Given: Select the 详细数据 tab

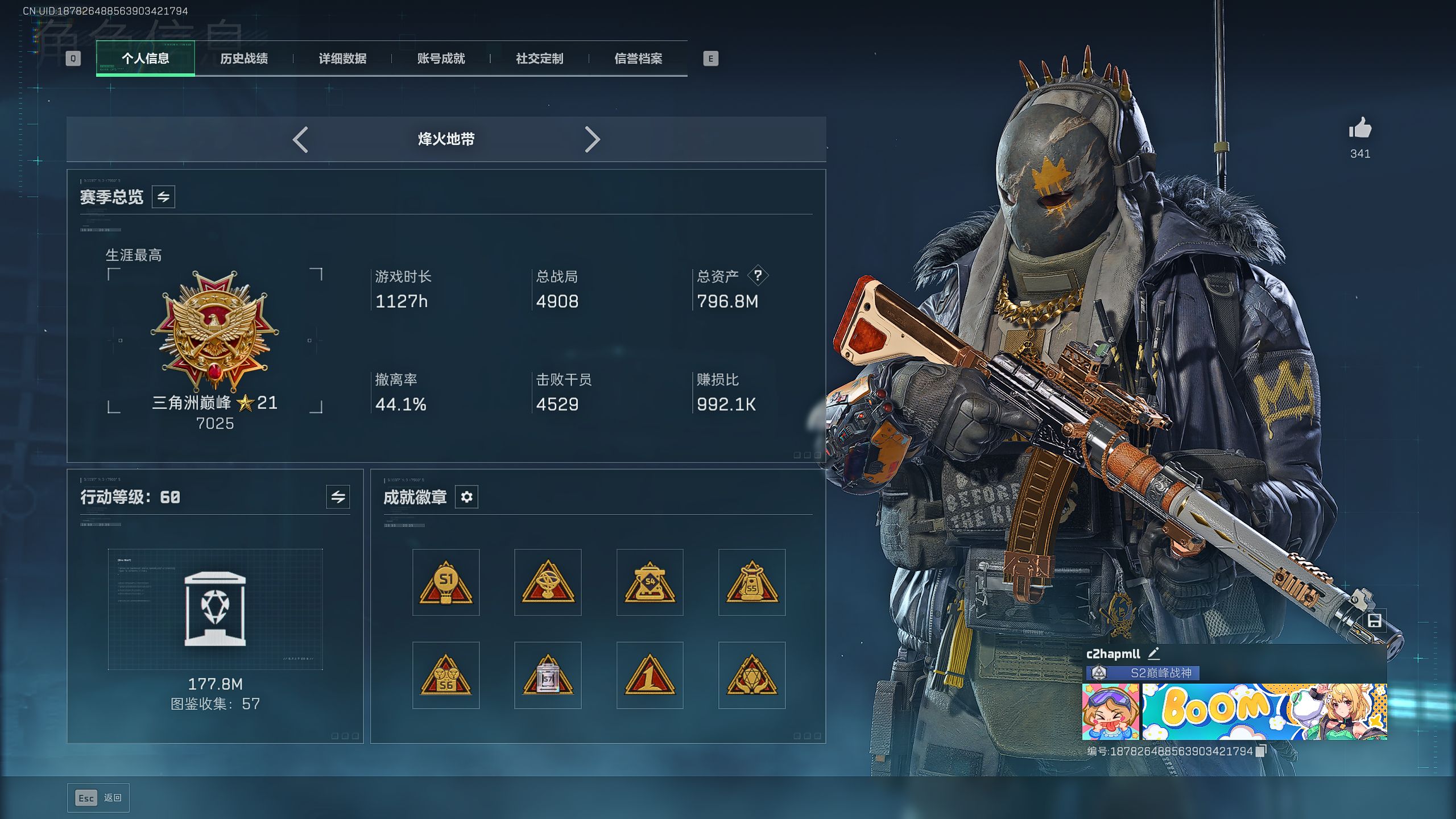Looking at the screenshot, I should tap(342, 58).
